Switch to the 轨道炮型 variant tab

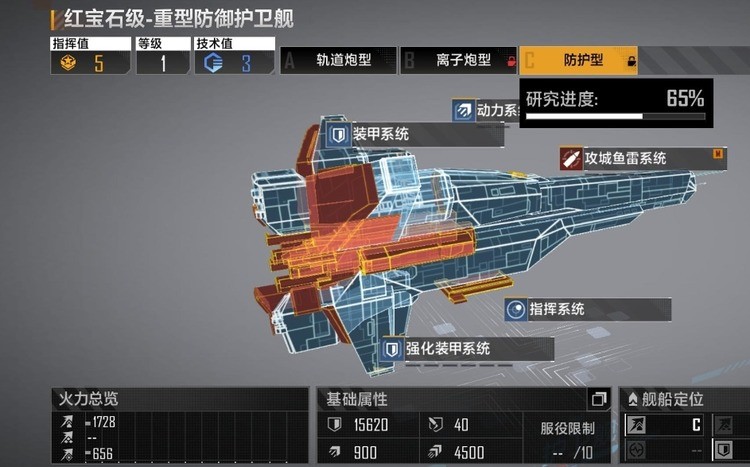pos(338,61)
